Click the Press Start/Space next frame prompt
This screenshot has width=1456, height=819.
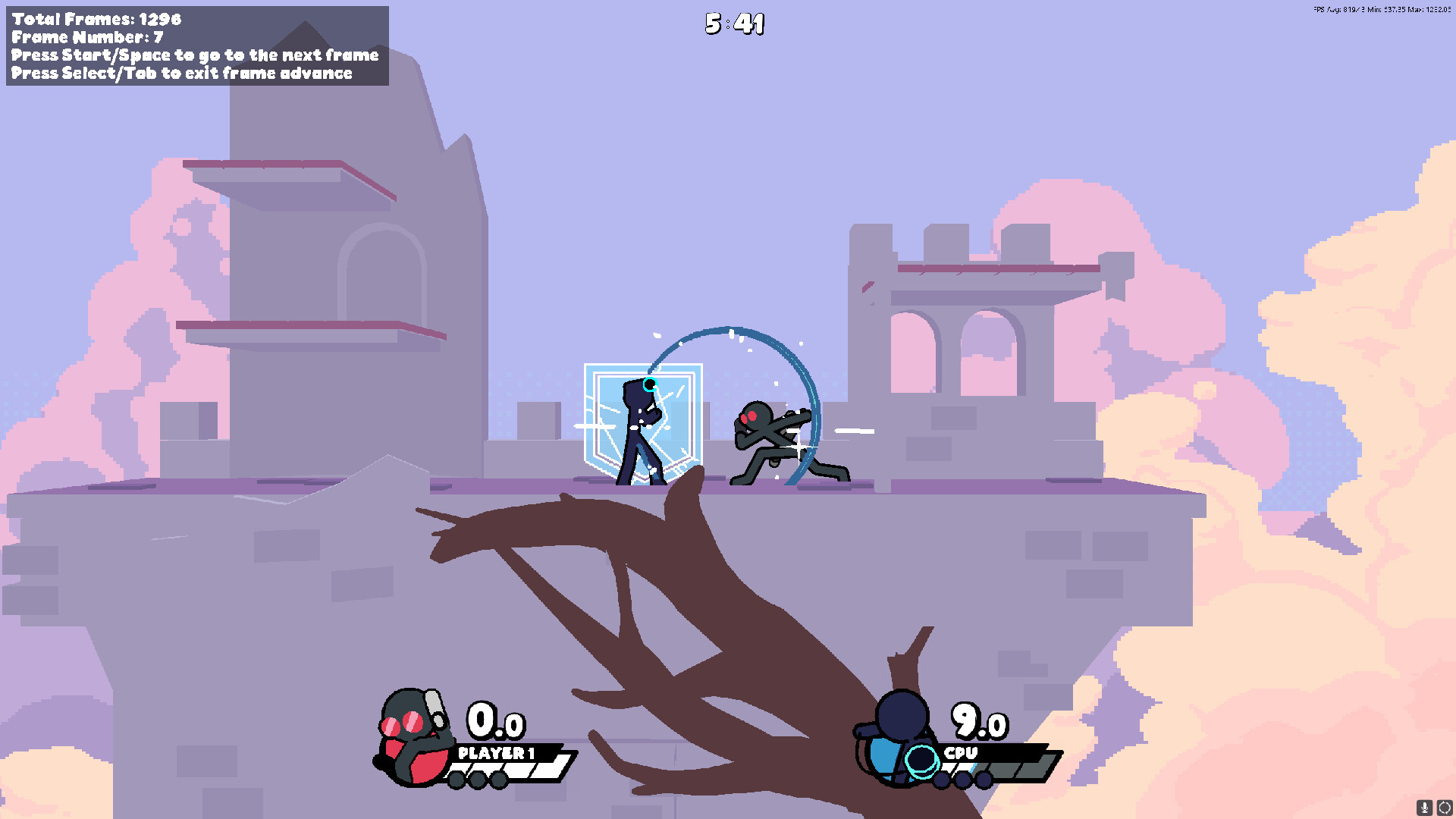click(194, 55)
